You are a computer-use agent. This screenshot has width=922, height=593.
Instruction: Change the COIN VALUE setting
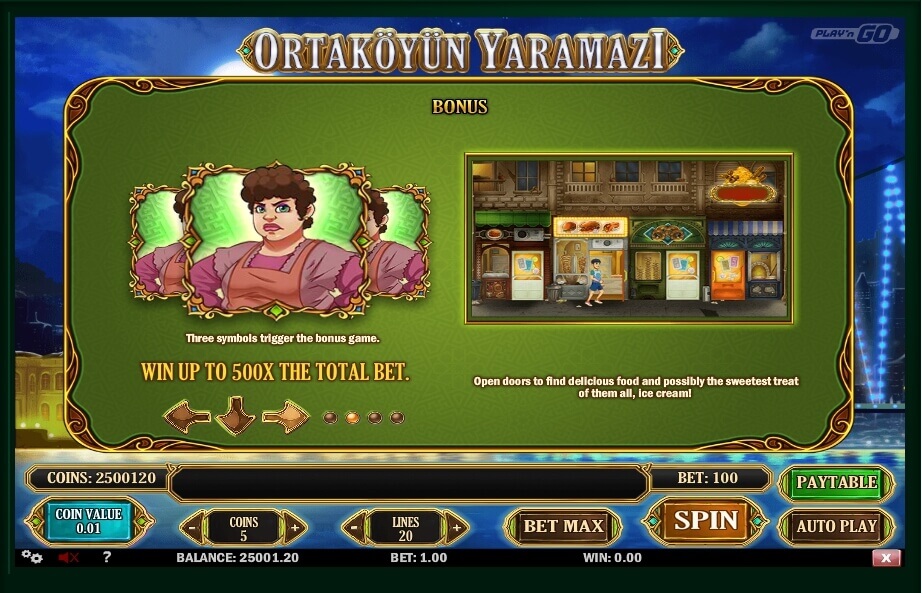tap(88, 522)
